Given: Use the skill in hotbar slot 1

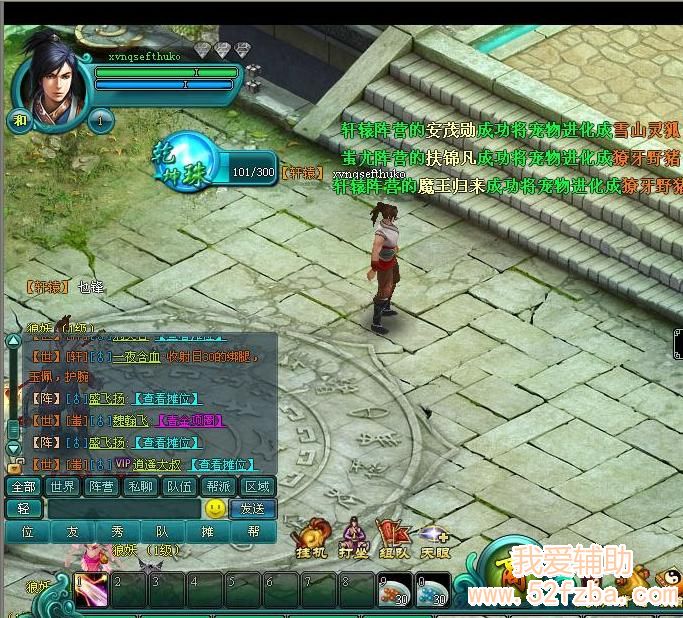Looking at the screenshot, I should (x=91, y=591).
